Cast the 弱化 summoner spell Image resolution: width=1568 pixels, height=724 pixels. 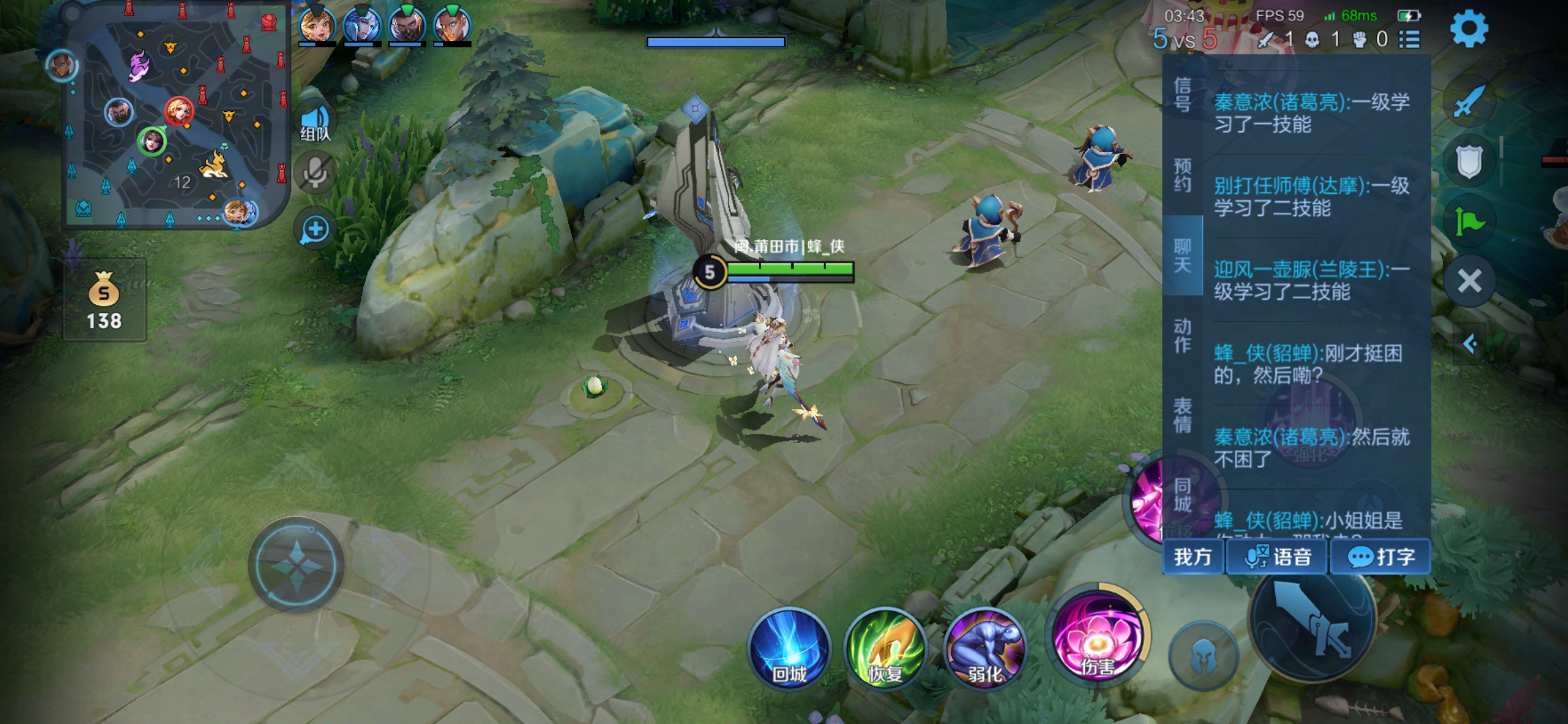pyautogui.click(x=984, y=648)
